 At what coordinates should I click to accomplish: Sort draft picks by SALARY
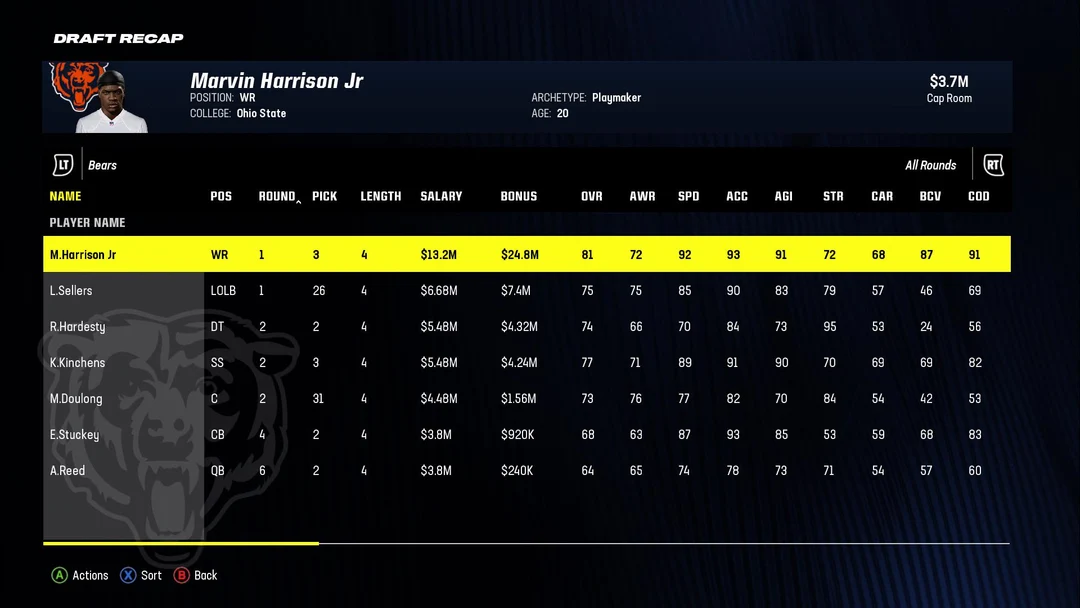(441, 196)
